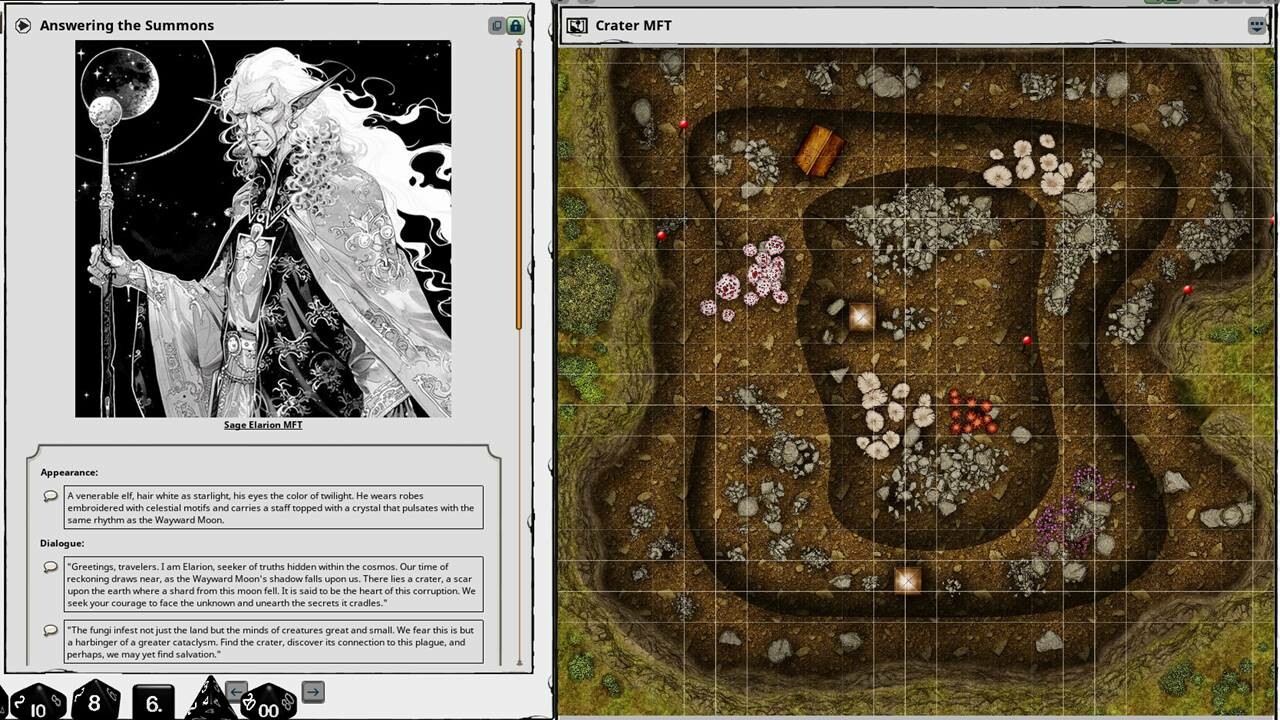
Task: Click the copy window icon on Answering the Summons
Action: point(497,25)
